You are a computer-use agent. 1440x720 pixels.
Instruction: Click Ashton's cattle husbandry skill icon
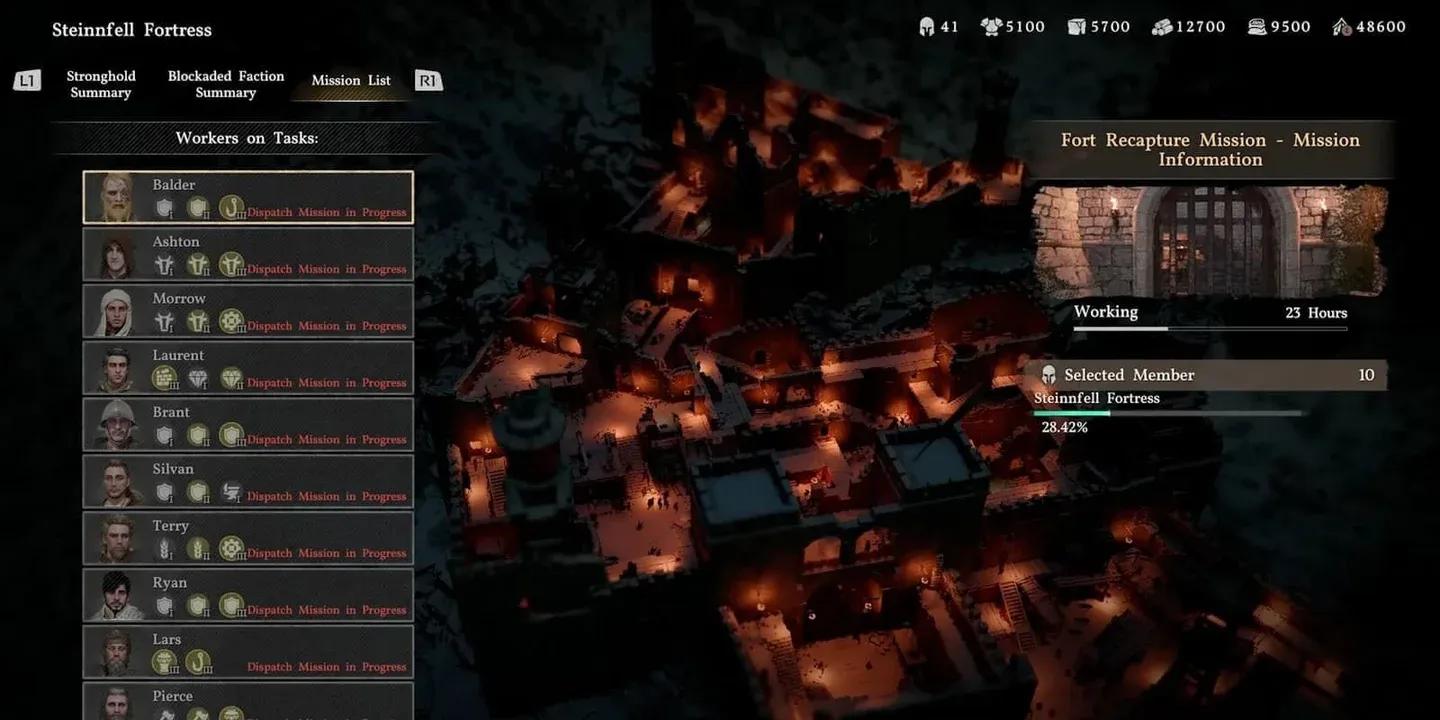230,264
